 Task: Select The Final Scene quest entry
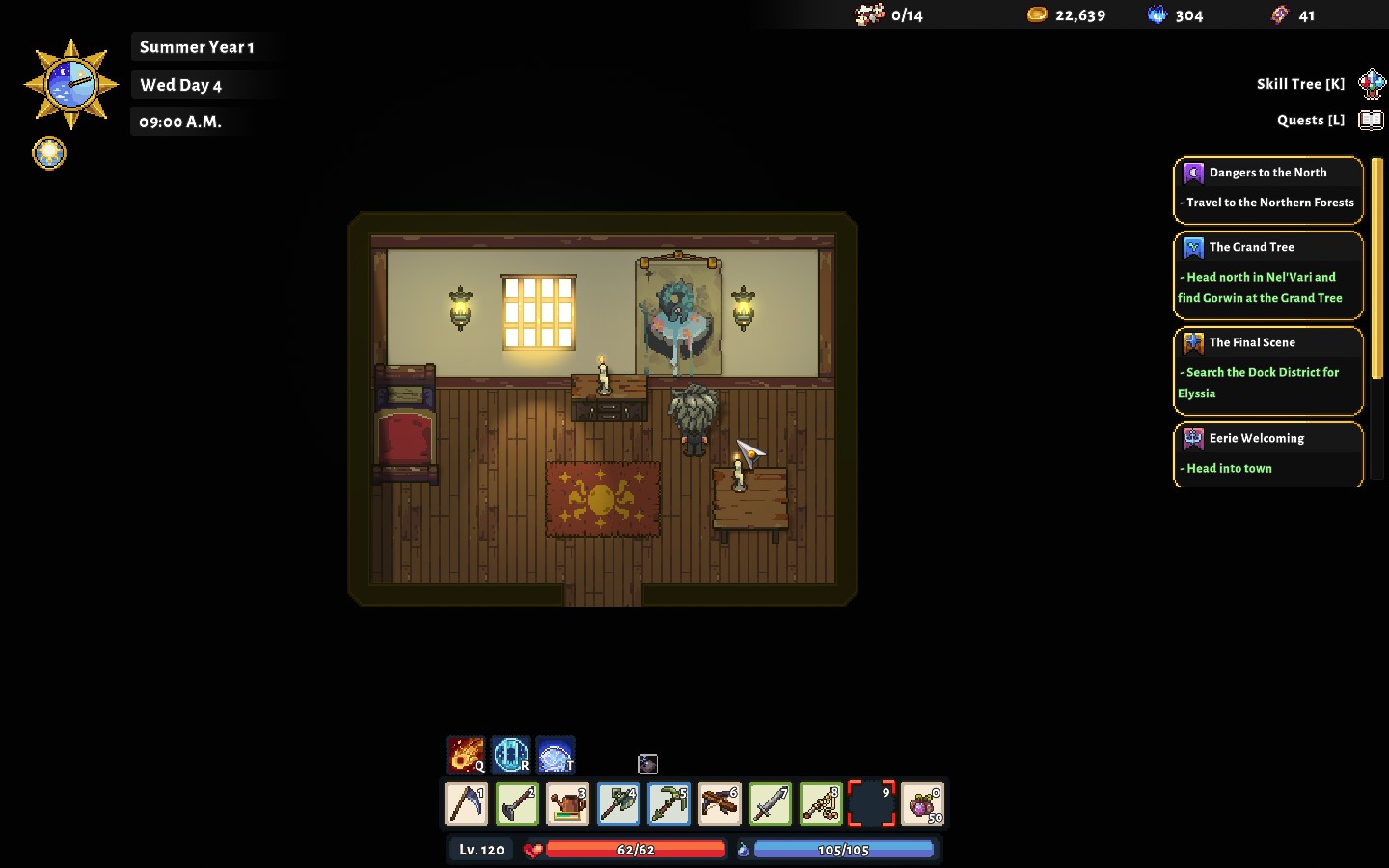[1268, 370]
